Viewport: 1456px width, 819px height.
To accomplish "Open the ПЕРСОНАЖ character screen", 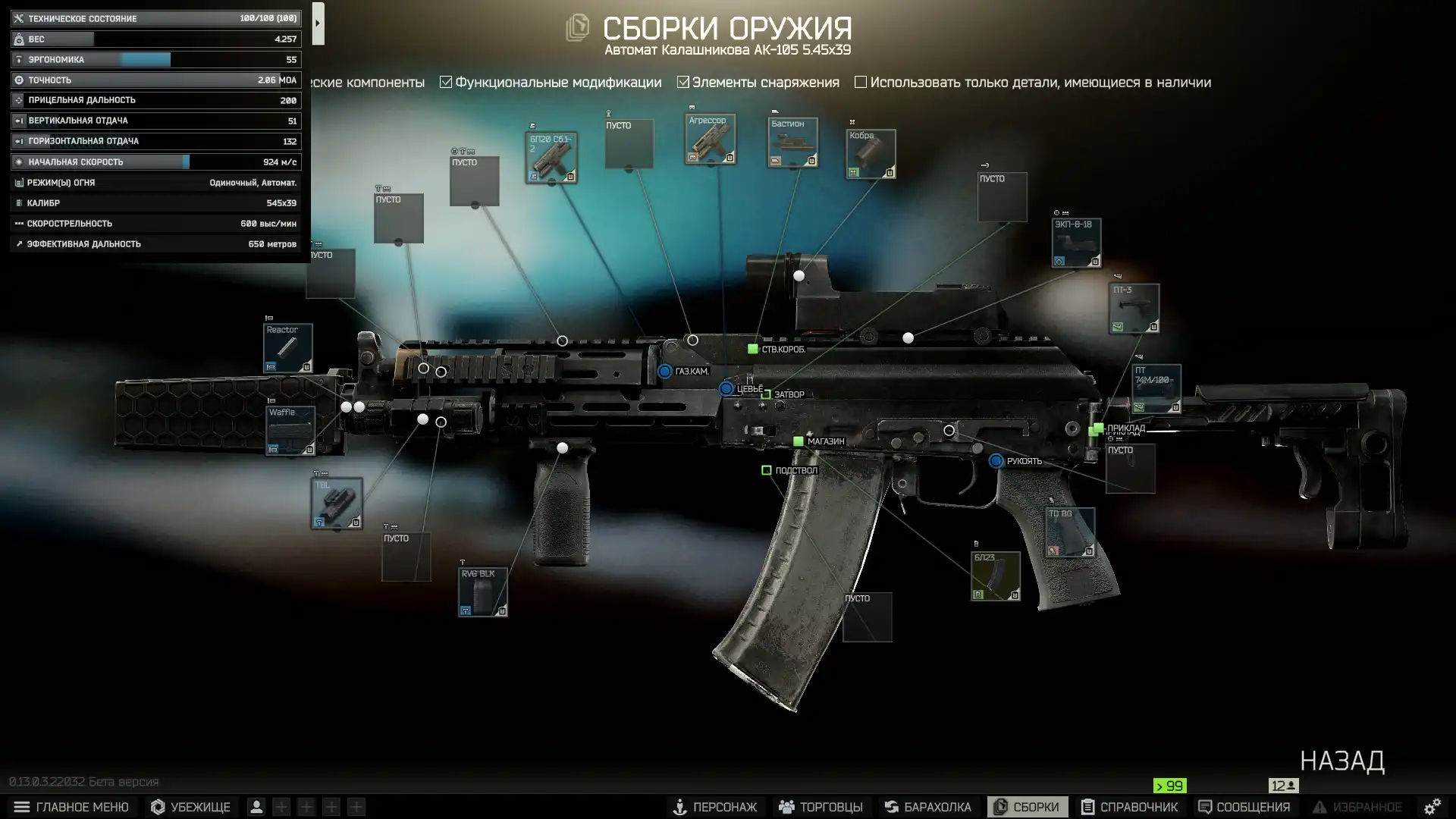I will coord(714,807).
